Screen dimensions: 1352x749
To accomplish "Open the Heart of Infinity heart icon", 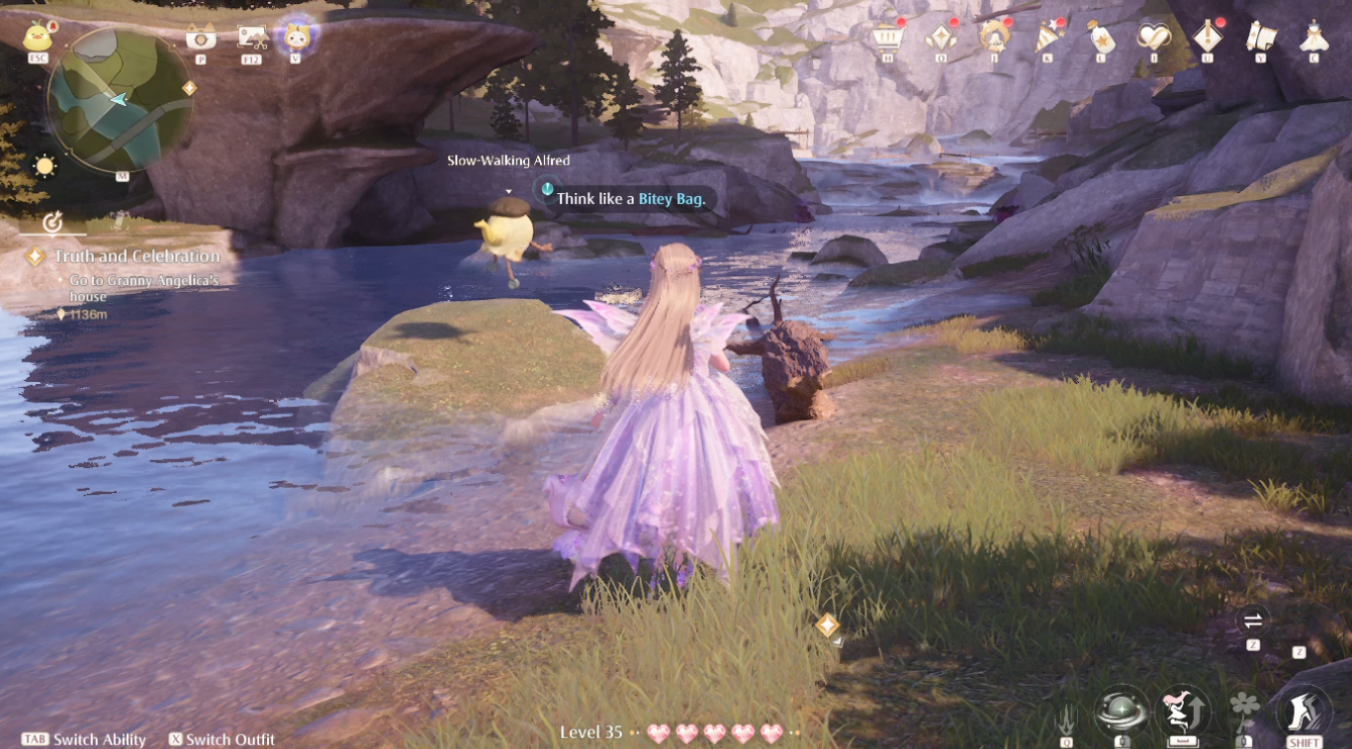I will 1154,37.
